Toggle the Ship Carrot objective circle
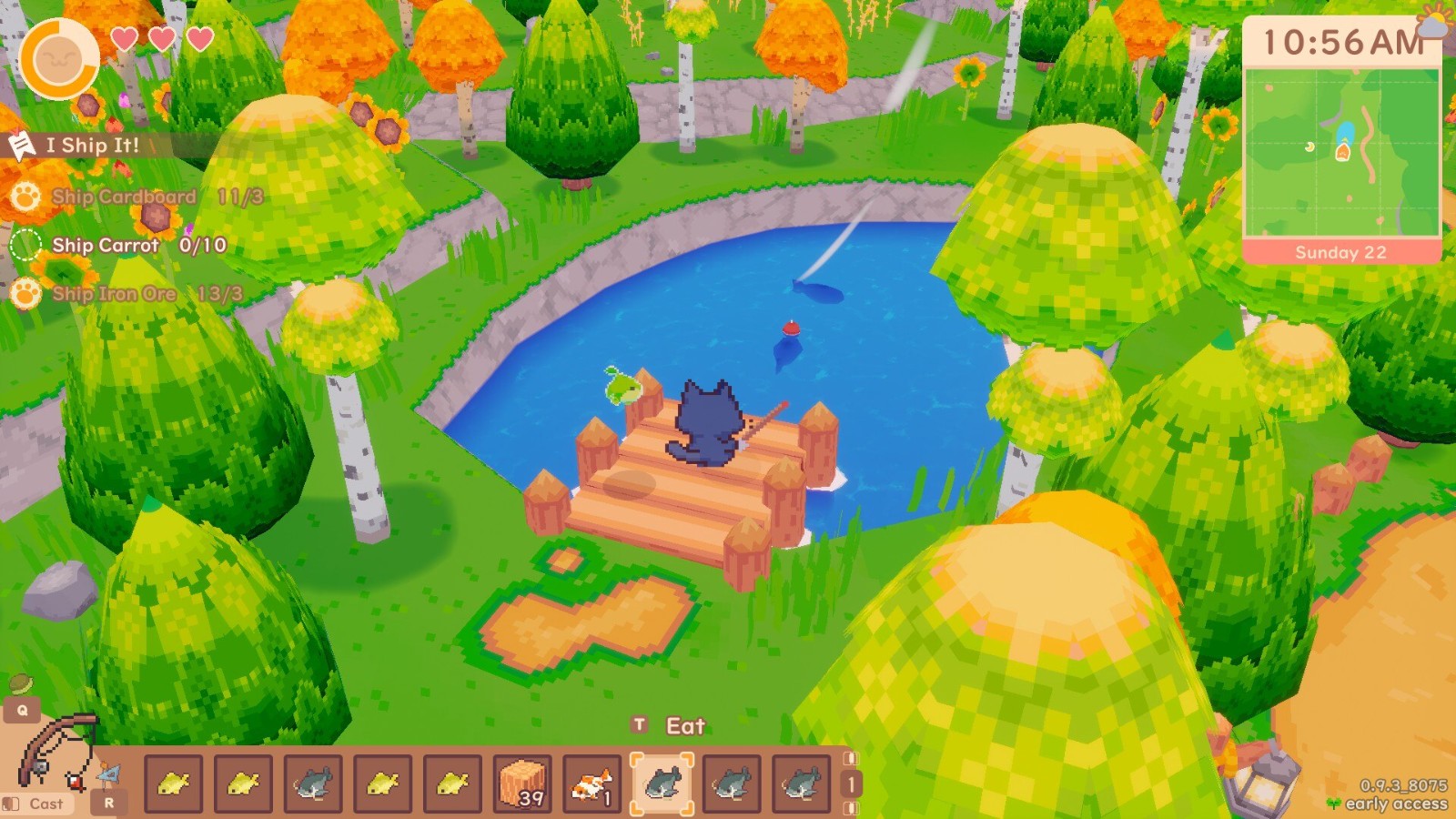 25,245
